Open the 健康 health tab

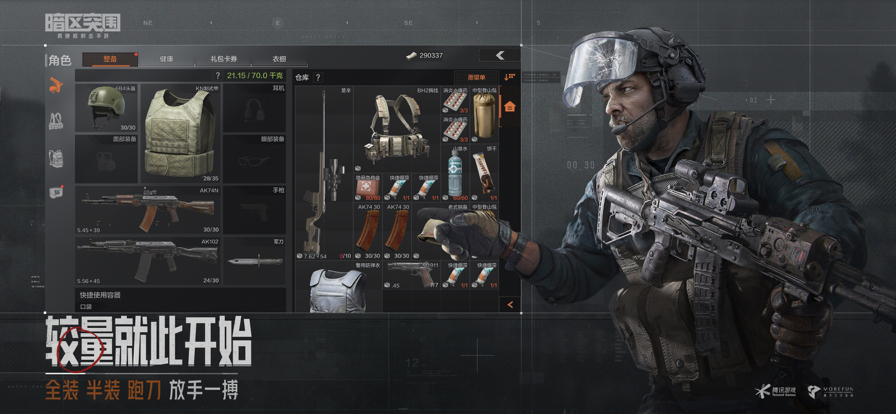166,59
